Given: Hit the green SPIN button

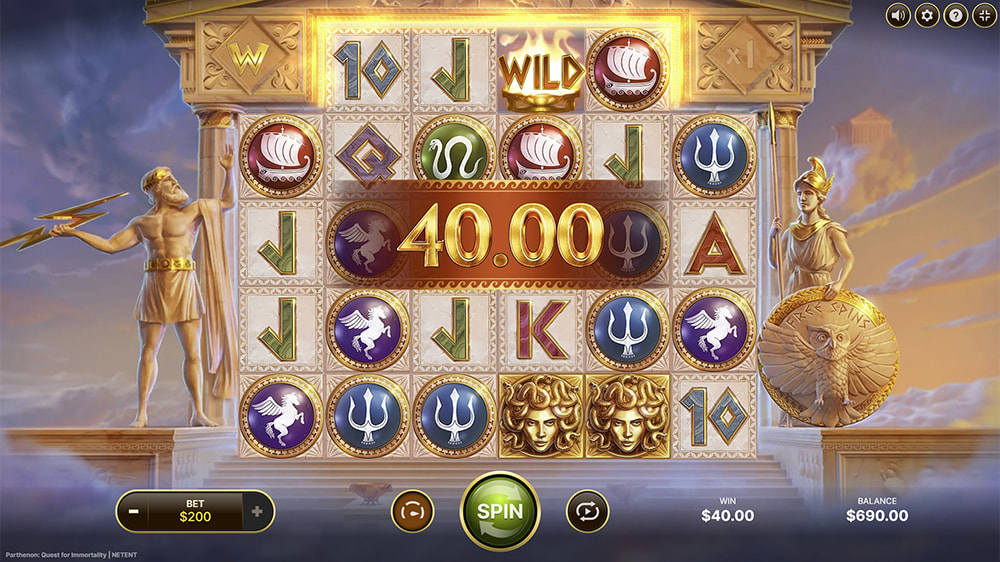Looking at the screenshot, I should coord(499,511).
